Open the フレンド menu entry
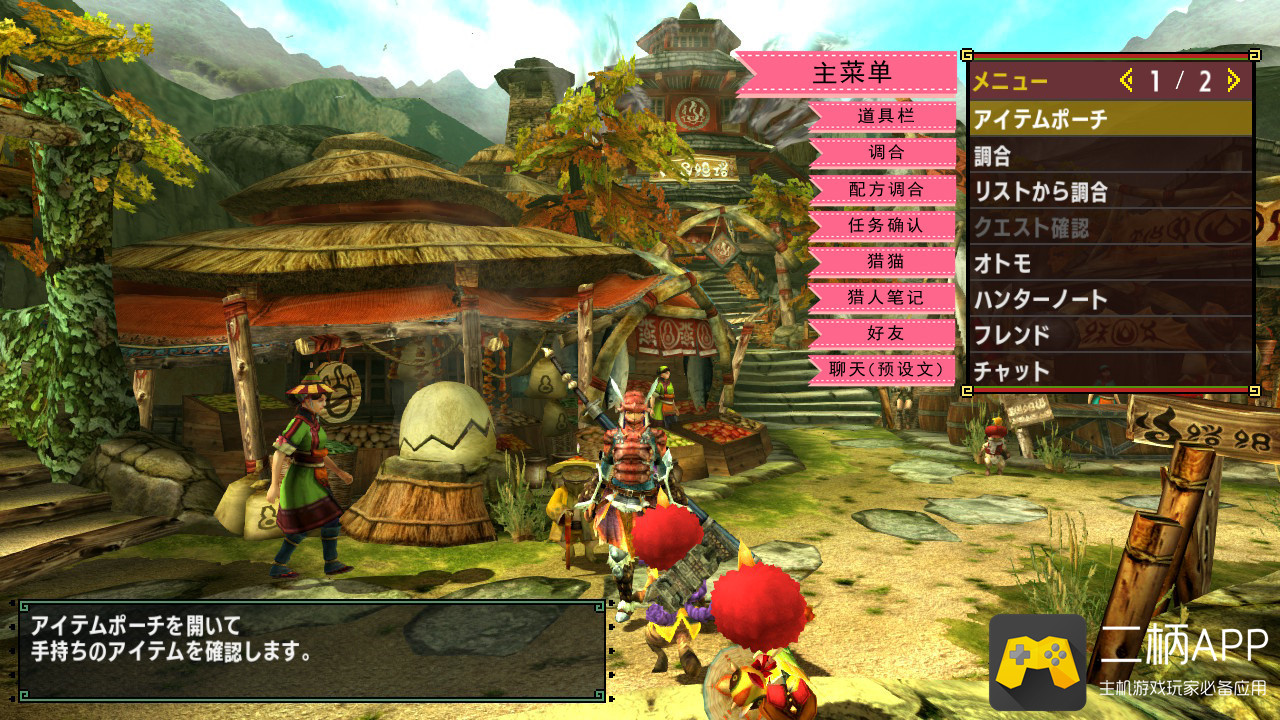Screen dimensions: 1280x720 pos(1110,335)
